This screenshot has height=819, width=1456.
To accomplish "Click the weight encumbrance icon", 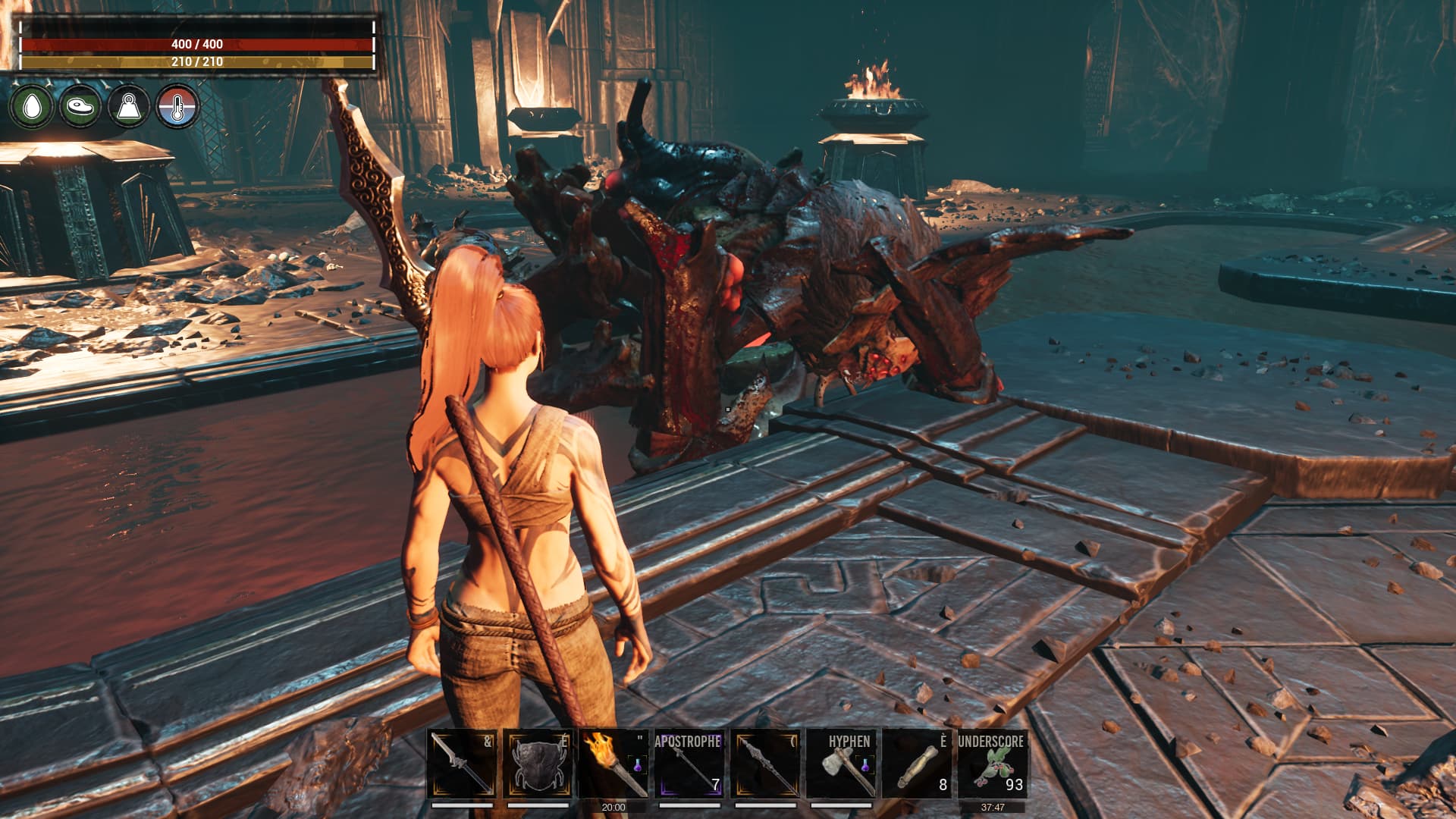I will (129, 106).
